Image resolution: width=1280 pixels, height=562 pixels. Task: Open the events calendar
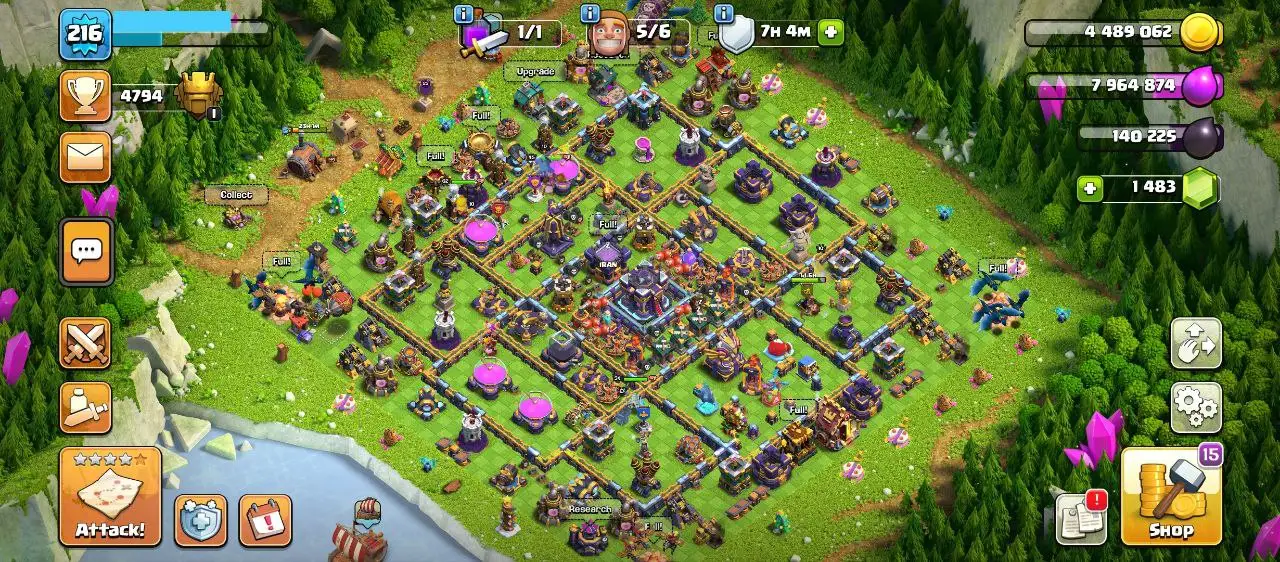point(265,520)
